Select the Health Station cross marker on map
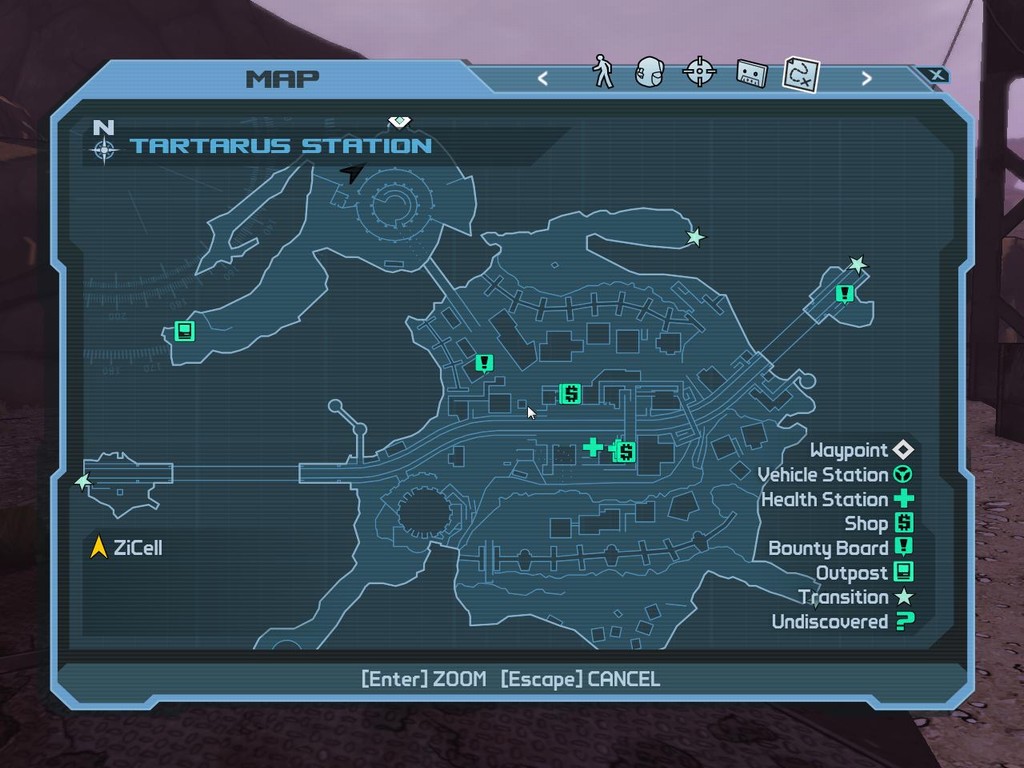 pyautogui.click(x=593, y=446)
